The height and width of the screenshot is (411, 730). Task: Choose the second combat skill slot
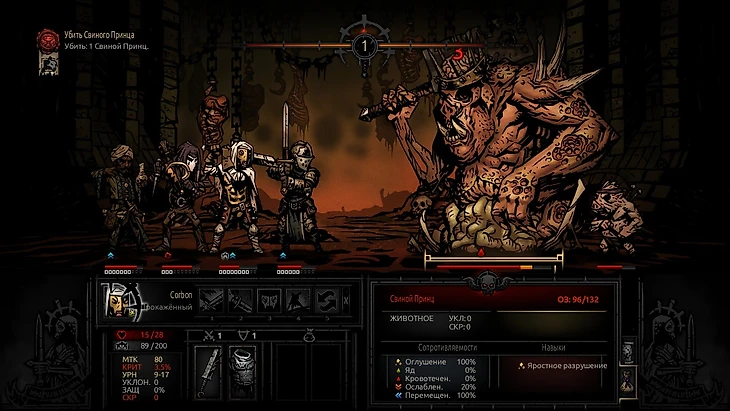(240, 299)
